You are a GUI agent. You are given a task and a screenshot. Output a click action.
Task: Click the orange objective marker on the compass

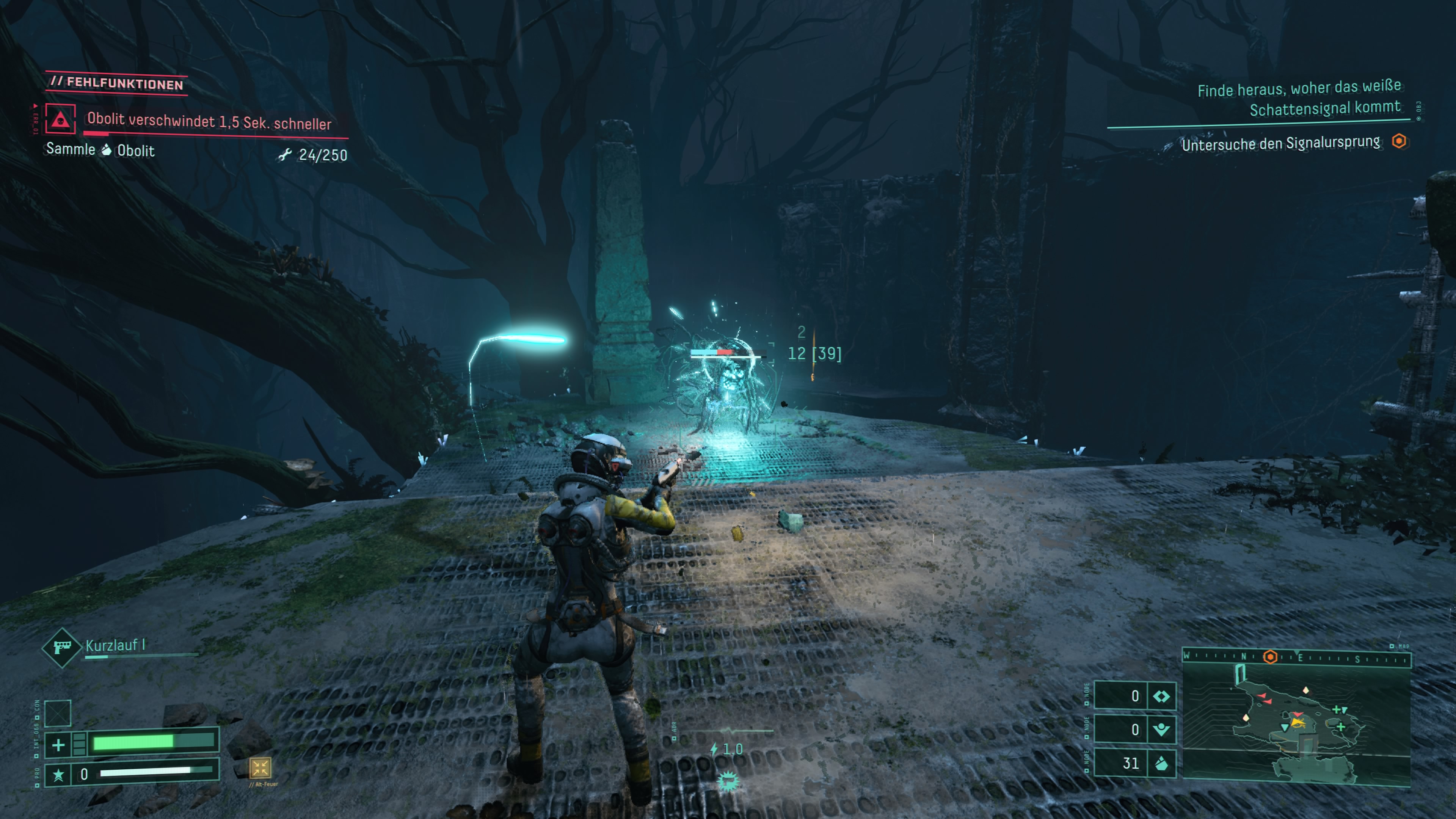tap(1270, 657)
